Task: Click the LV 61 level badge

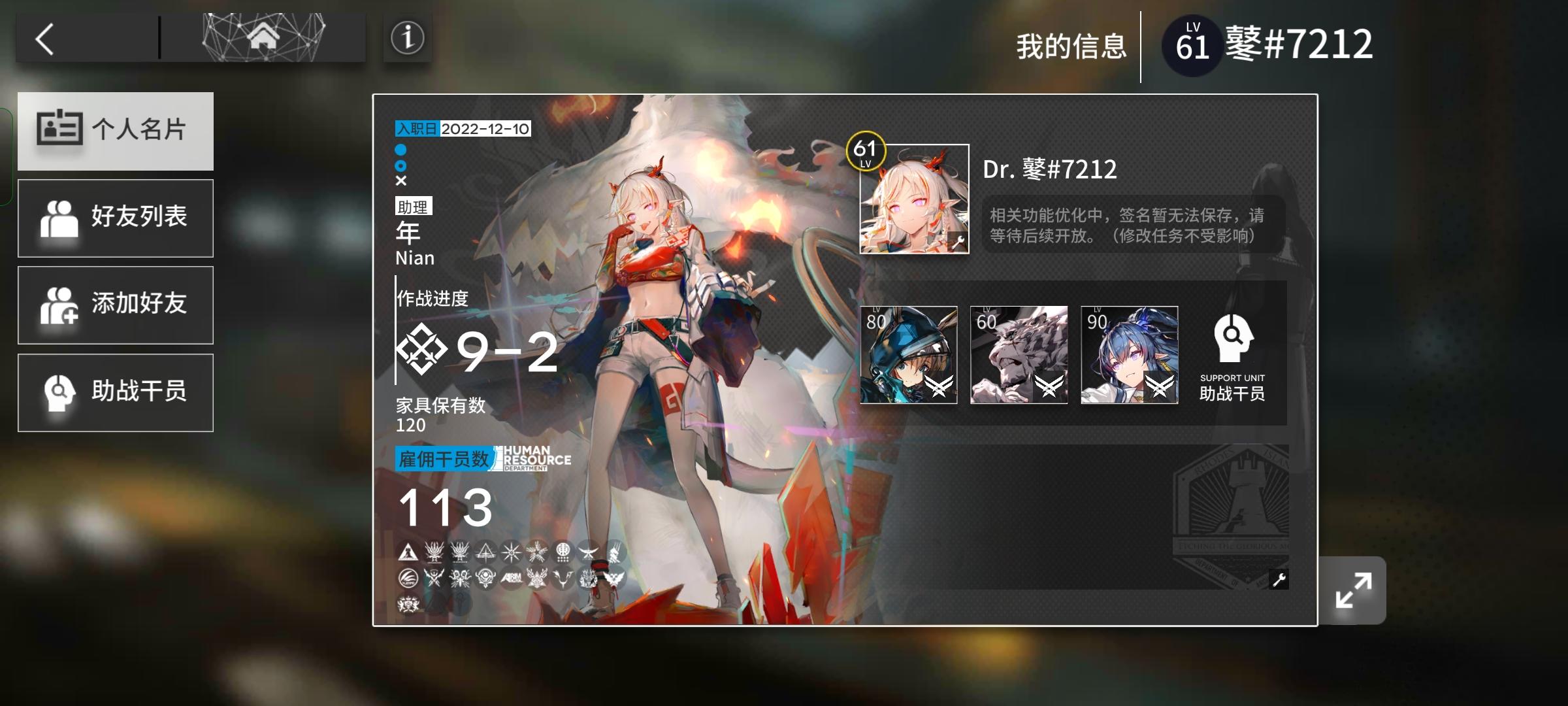Action: [x=1191, y=46]
